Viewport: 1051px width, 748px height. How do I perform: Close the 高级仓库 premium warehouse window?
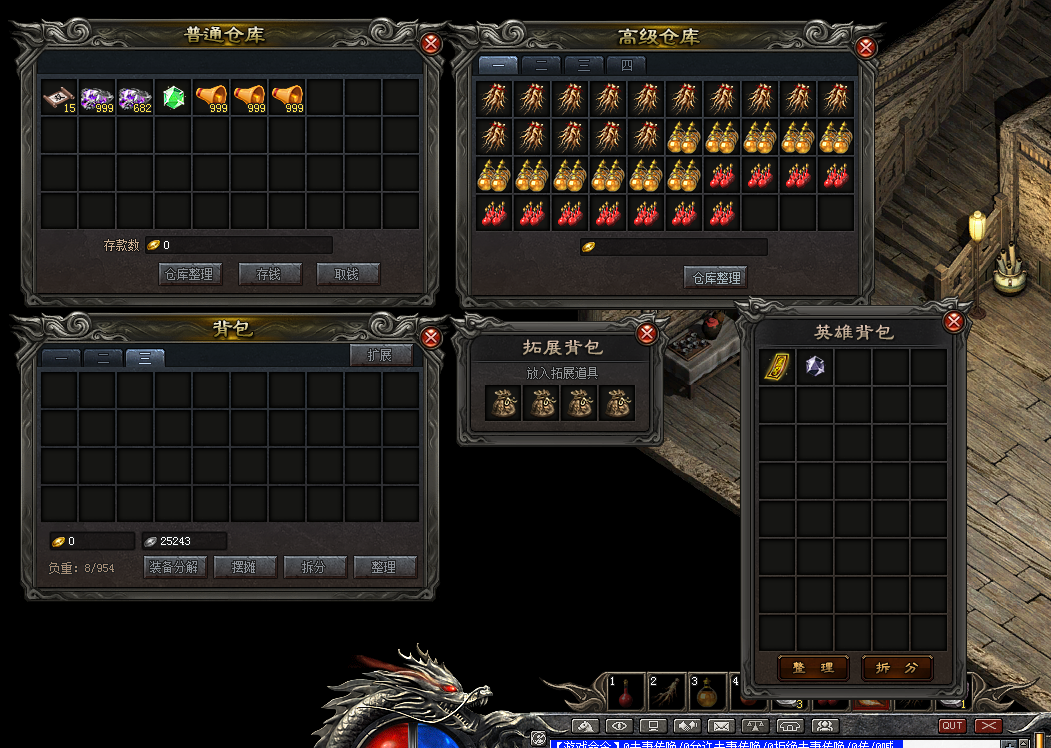tap(867, 46)
